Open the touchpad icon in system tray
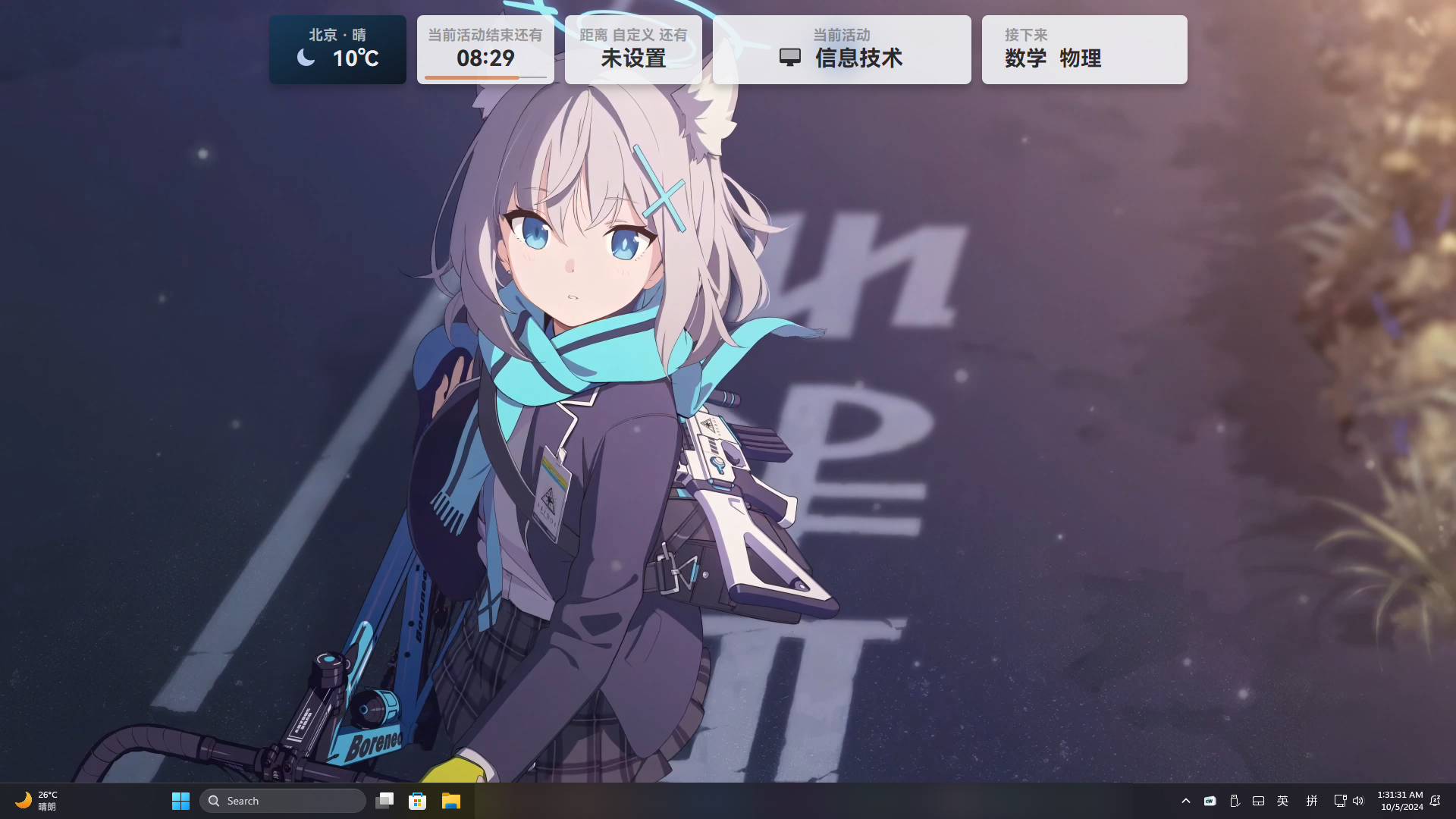 (1259, 800)
